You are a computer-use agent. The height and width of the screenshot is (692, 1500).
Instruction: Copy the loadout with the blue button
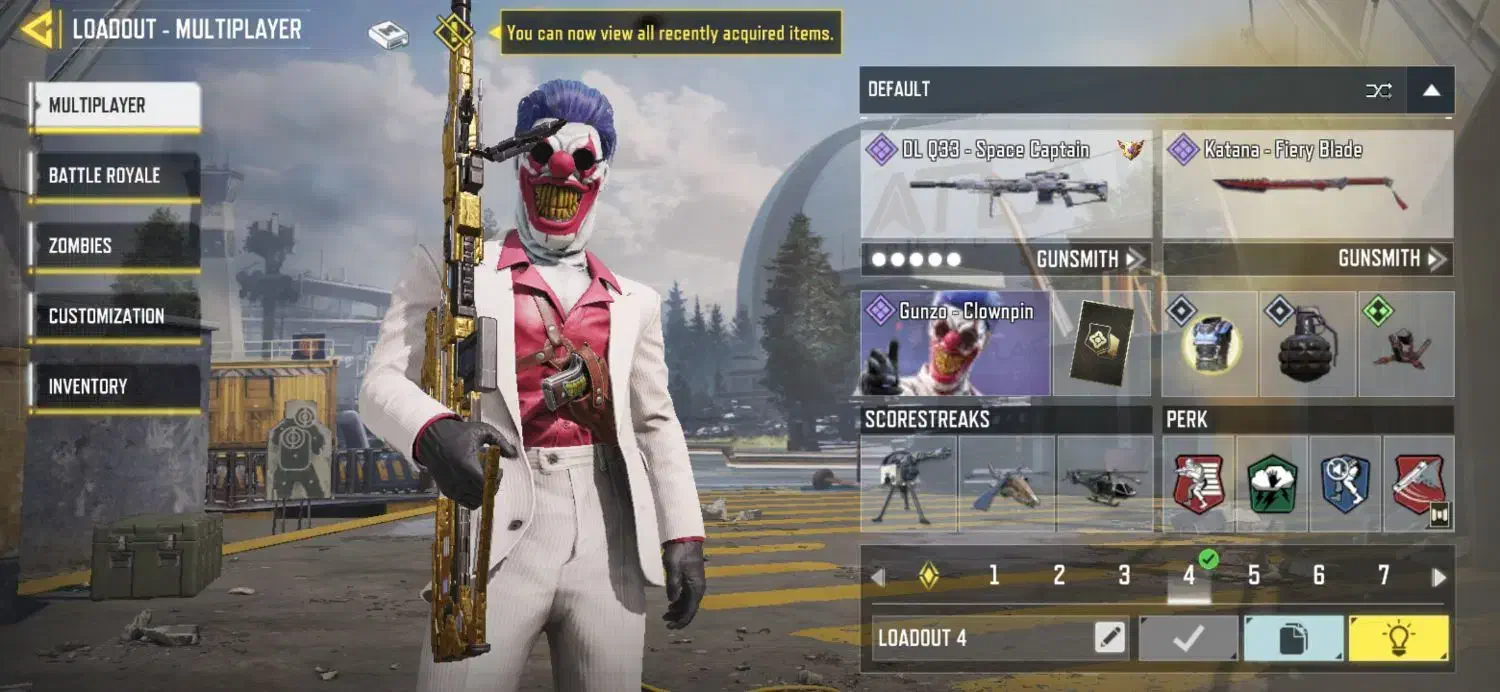[1293, 638]
